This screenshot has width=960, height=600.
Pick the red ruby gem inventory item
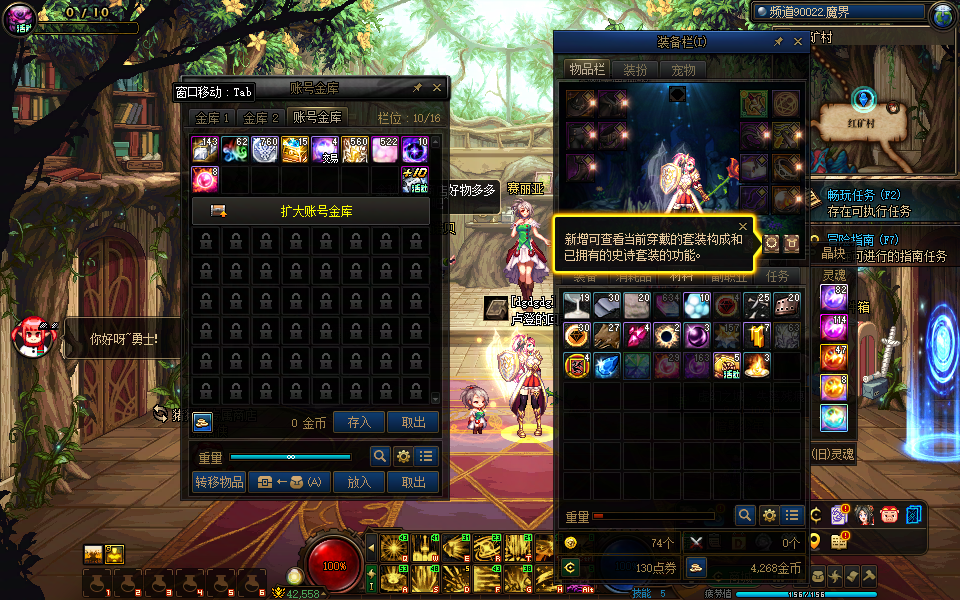coord(637,336)
